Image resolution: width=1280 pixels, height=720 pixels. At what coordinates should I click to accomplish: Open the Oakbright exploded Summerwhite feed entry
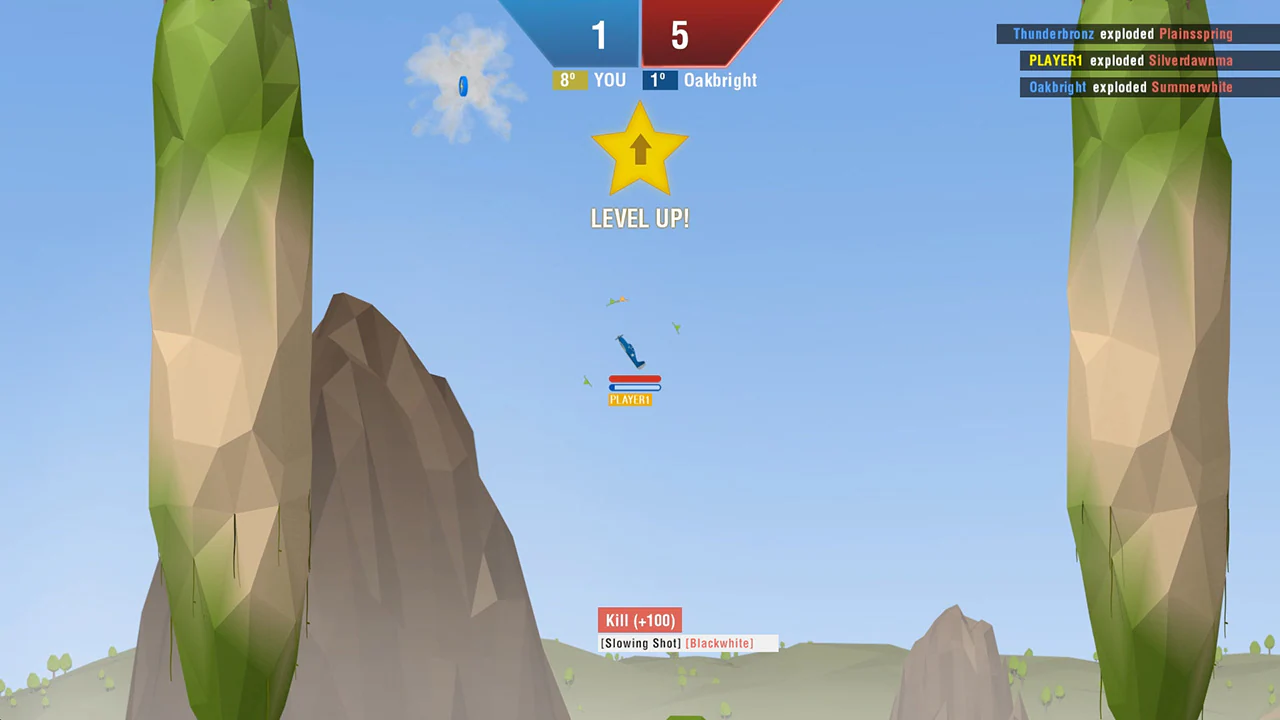1130,87
